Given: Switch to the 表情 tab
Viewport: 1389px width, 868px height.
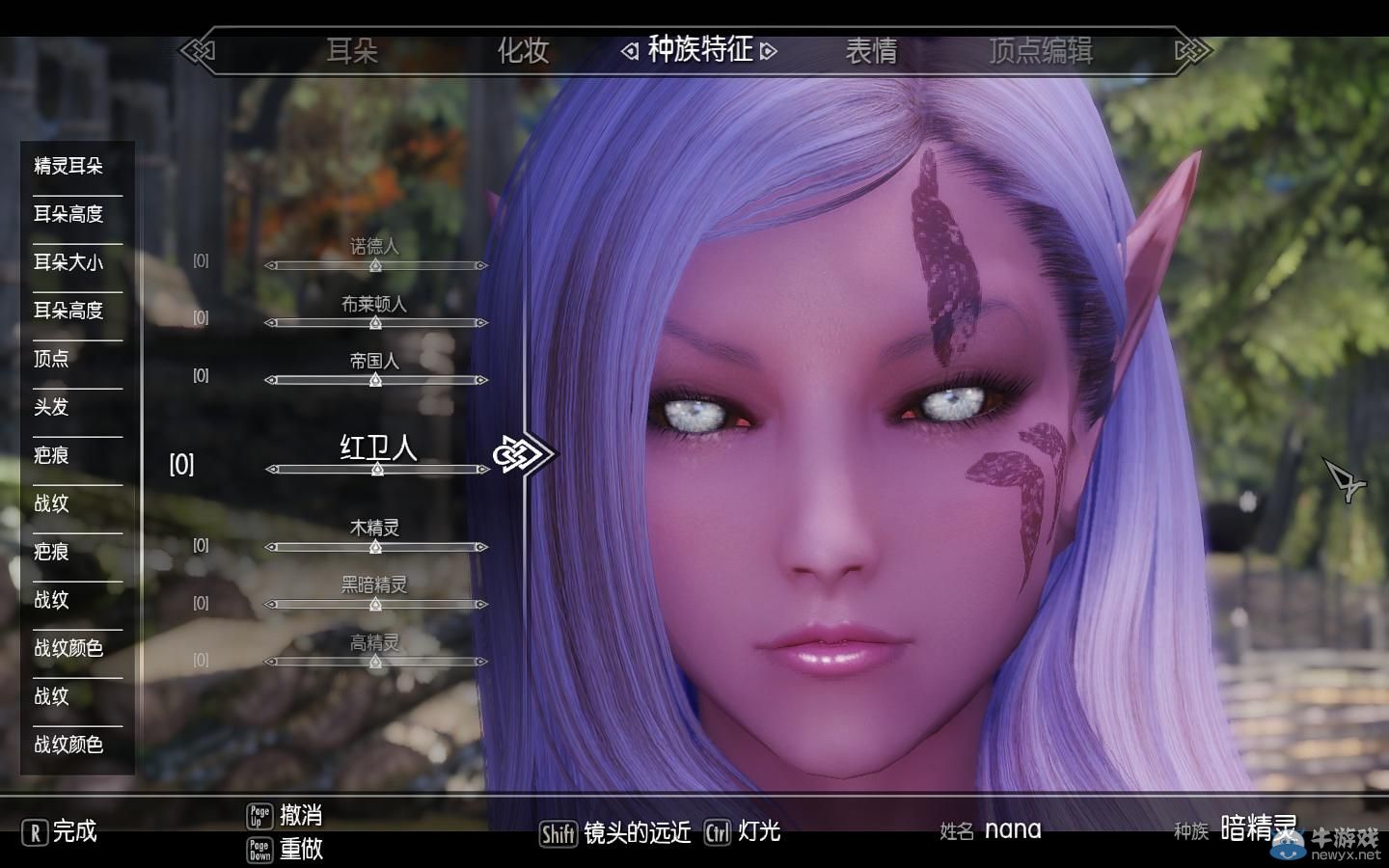Looking at the screenshot, I should [x=871, y=52].
